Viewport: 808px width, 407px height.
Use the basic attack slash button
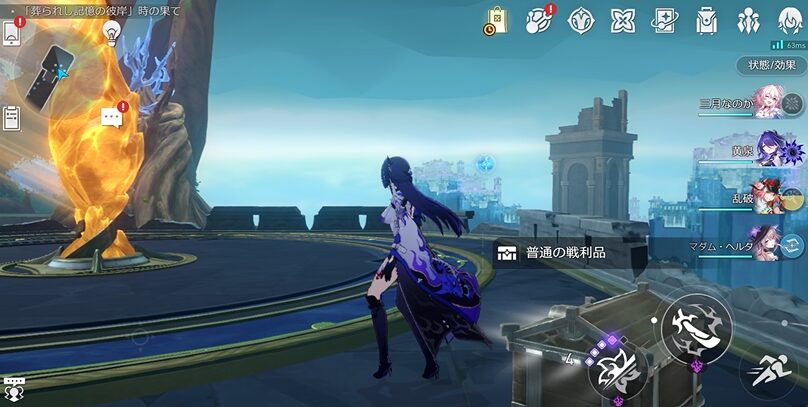[696, 329]
